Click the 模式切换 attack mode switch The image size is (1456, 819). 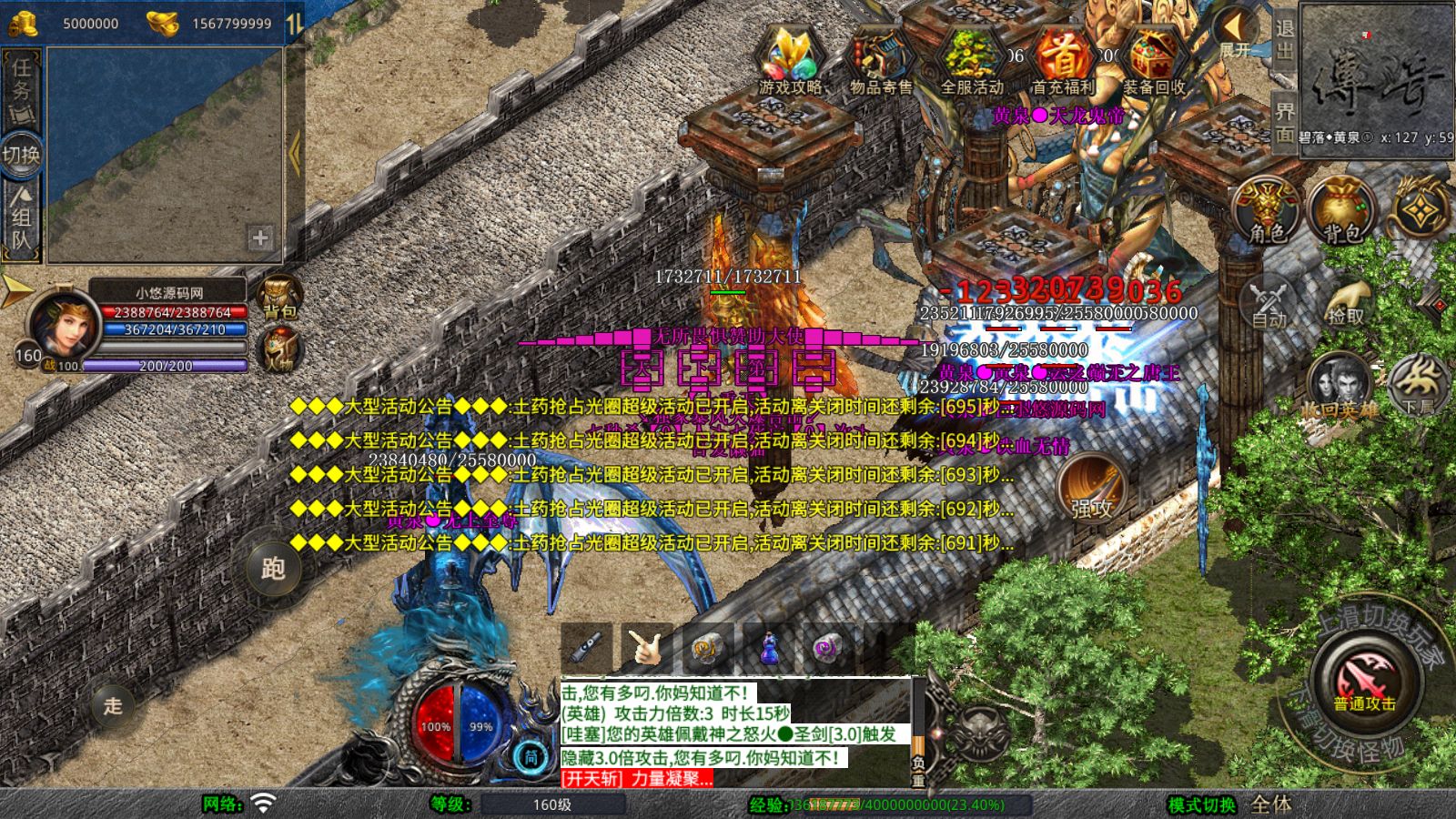pos(1201,804)
